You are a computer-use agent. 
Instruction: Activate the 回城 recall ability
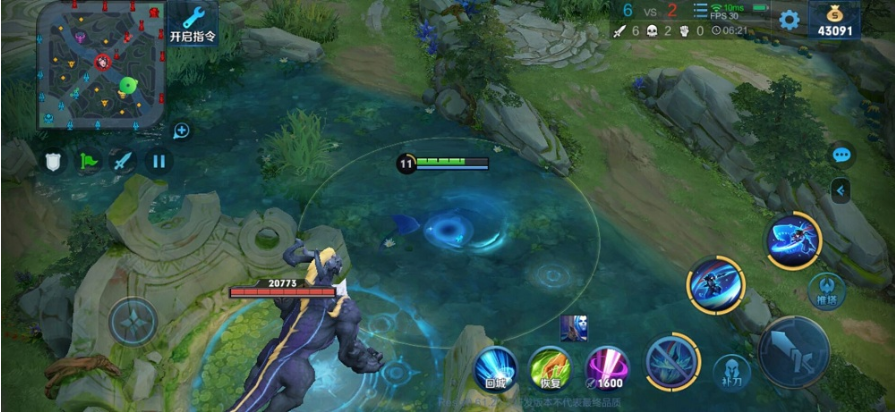tap(495, 367)
